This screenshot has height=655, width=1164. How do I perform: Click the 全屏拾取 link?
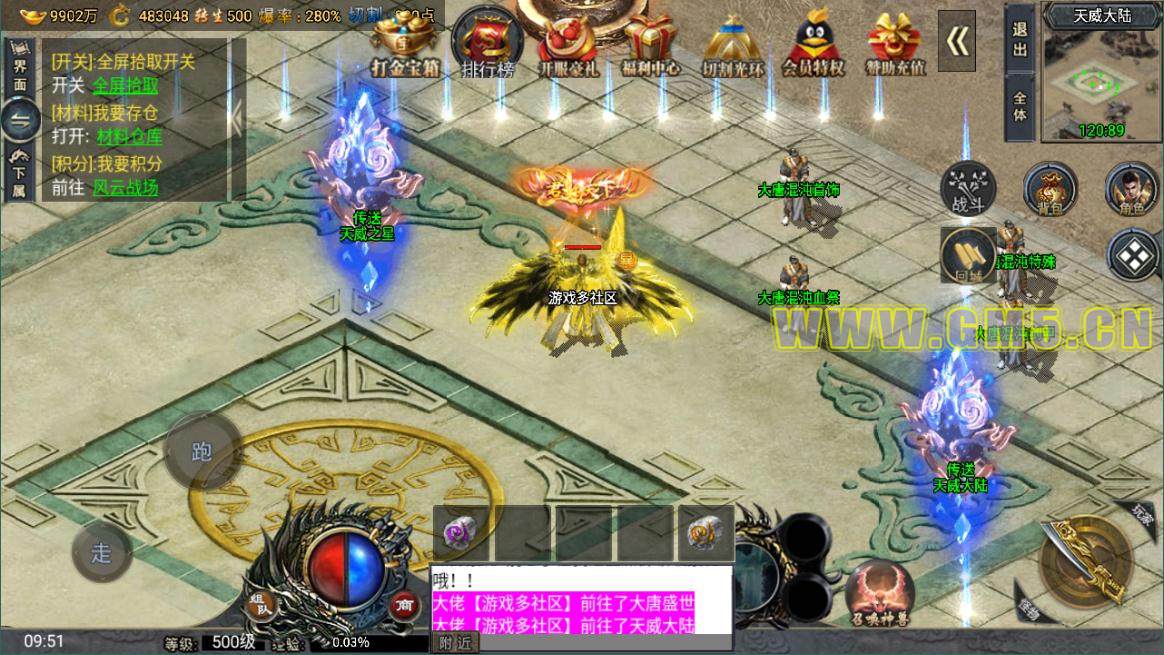[125, 86]
